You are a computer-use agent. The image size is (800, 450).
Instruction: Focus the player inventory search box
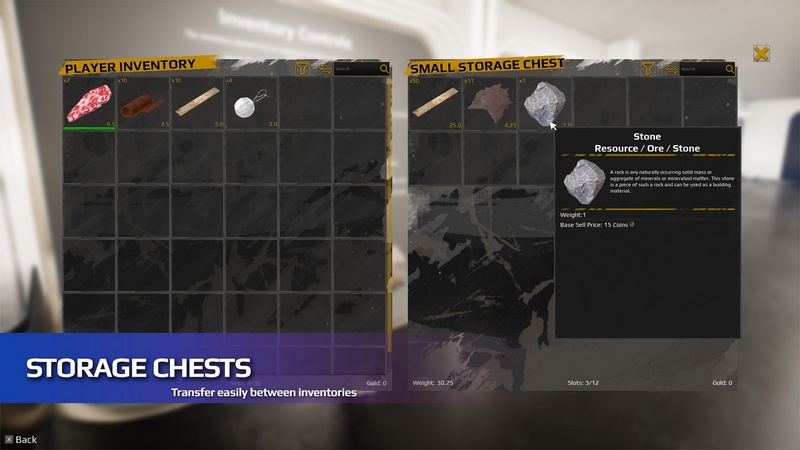[x=356, y=69]
